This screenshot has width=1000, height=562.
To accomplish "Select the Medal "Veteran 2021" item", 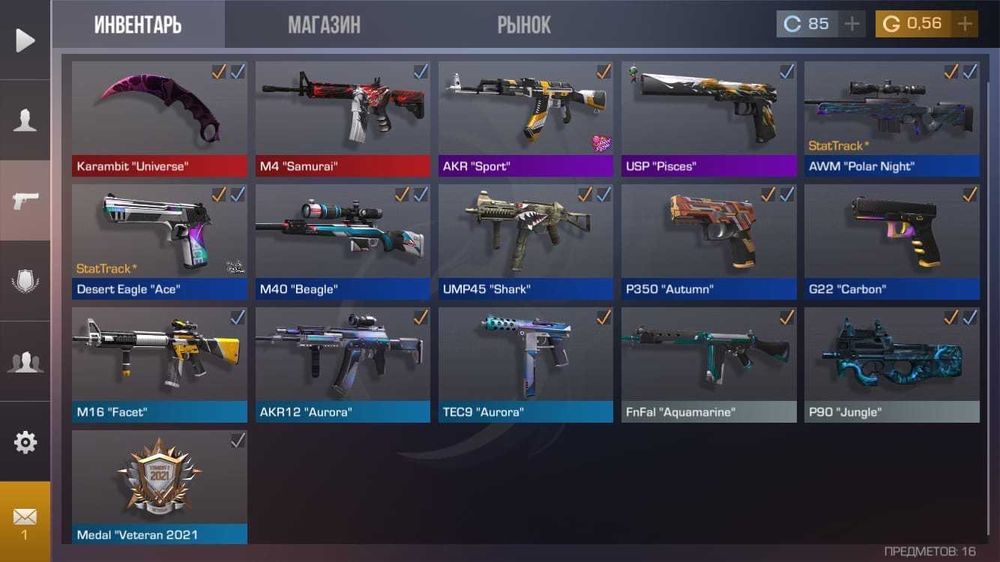I will point(159,487).
